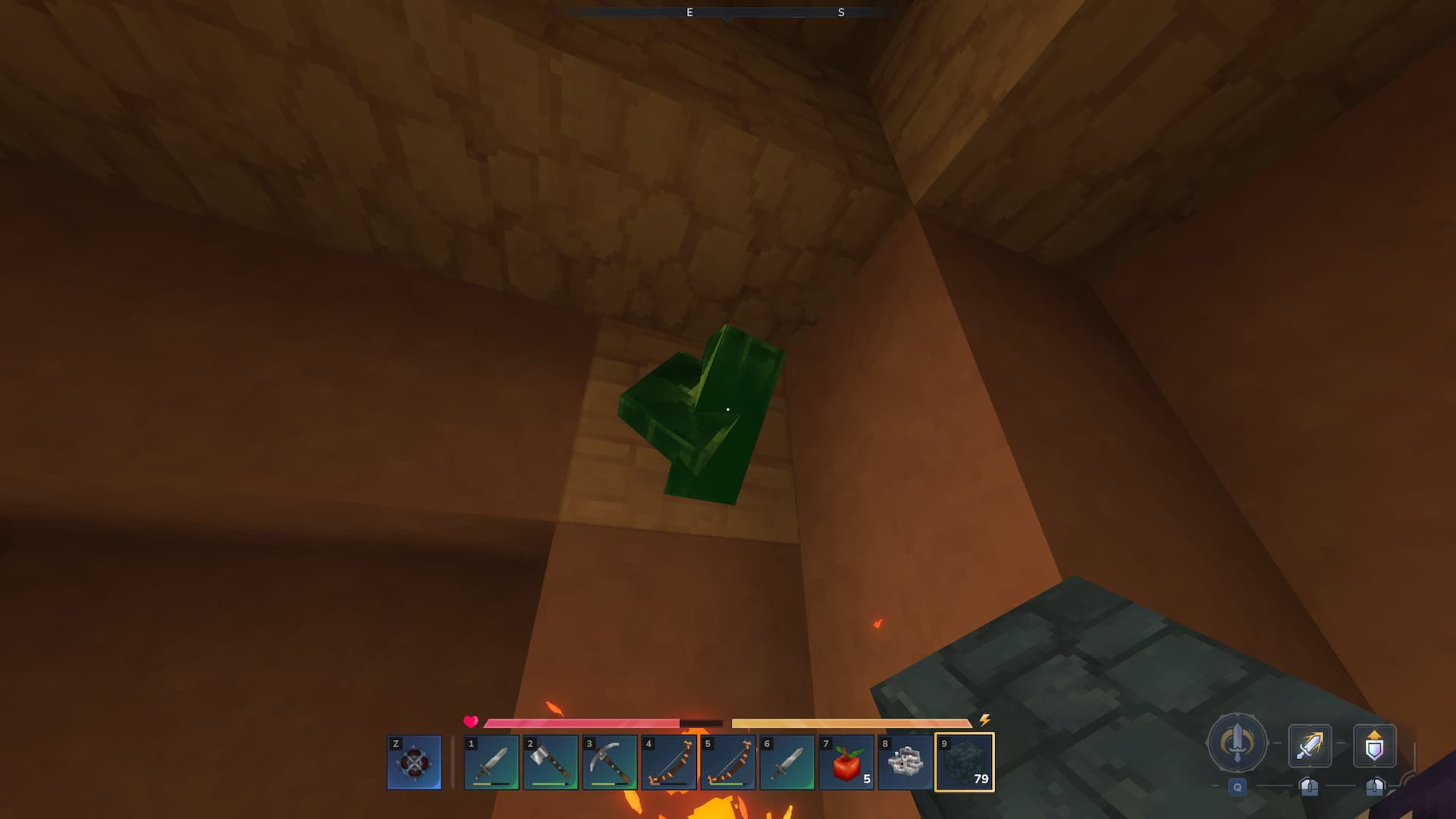
Task: Equip the axe in slot 2
Action: pyautogui.click(x=551, y=762)
